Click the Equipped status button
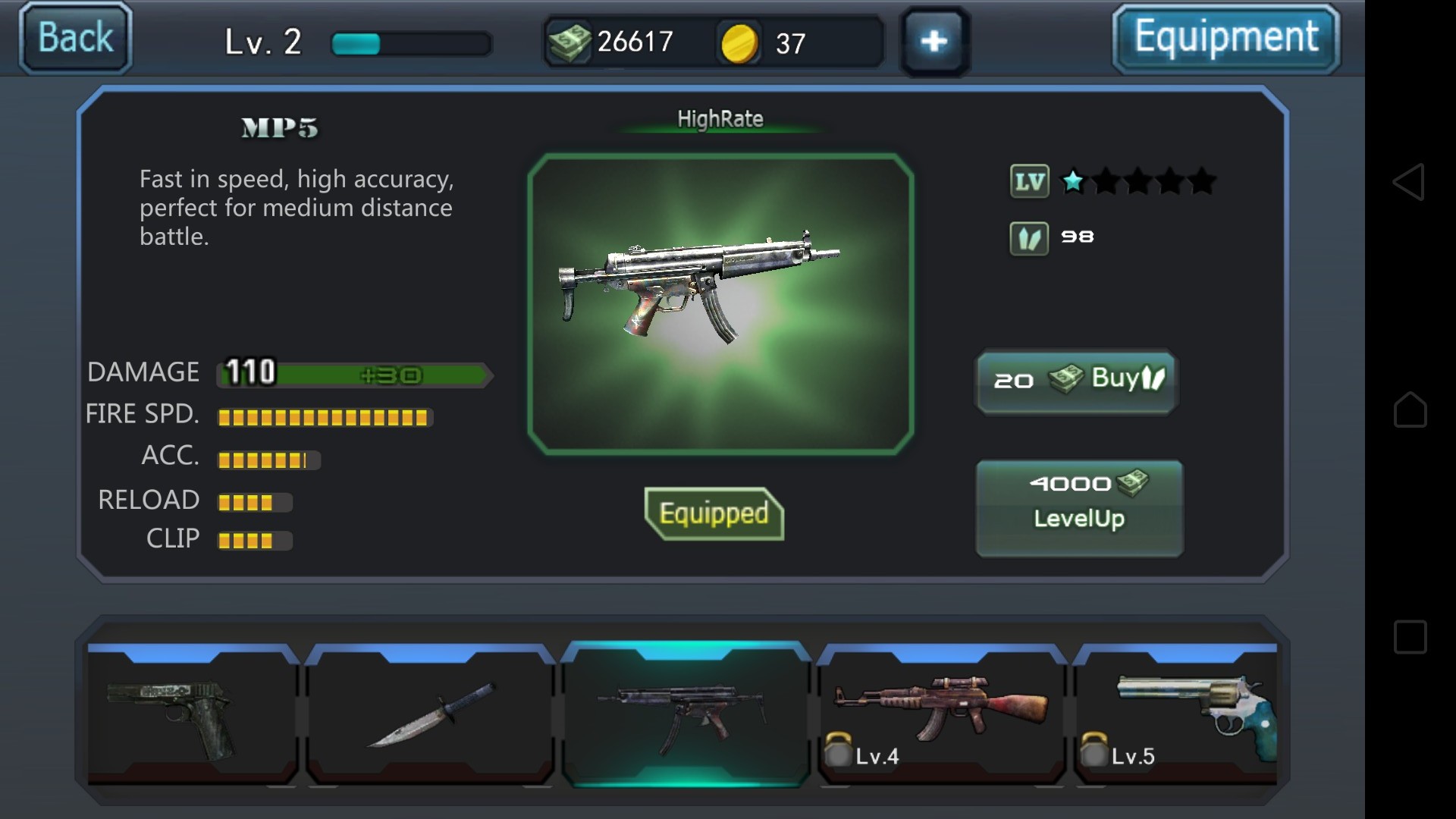The width and height of the screenshot is (1456, 819). click(714, 513)
